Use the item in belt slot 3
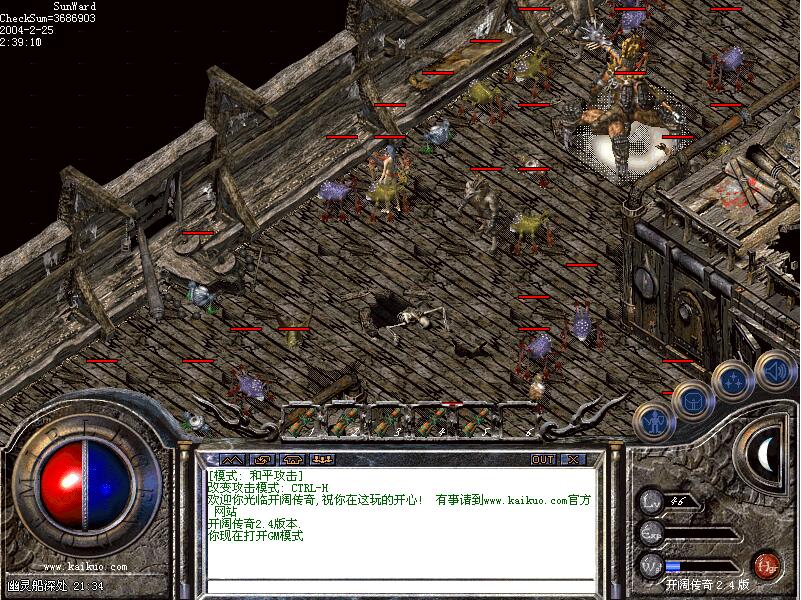 [x=388, y=421]
